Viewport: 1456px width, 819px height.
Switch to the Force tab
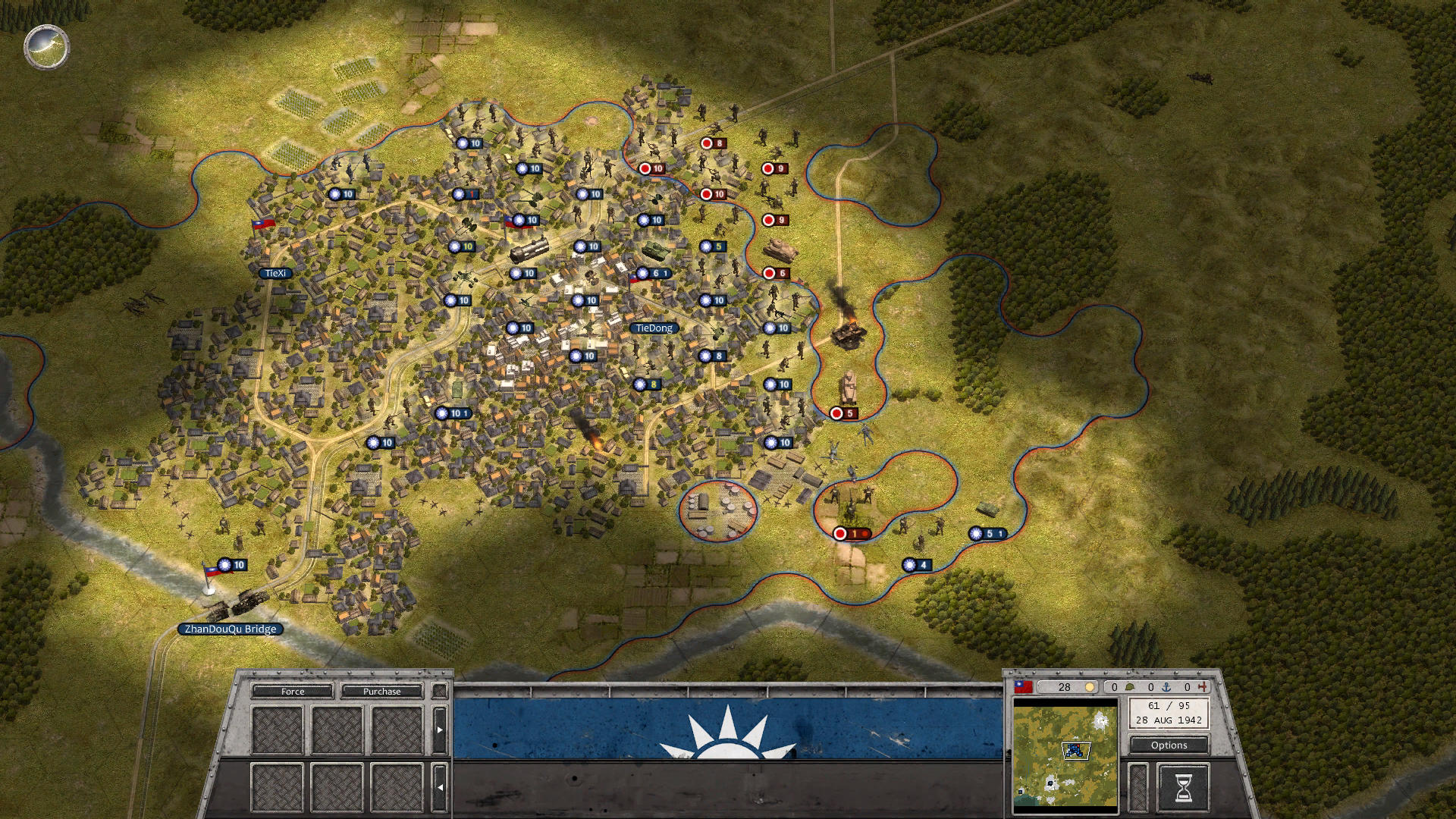click(x=293, y=692)
